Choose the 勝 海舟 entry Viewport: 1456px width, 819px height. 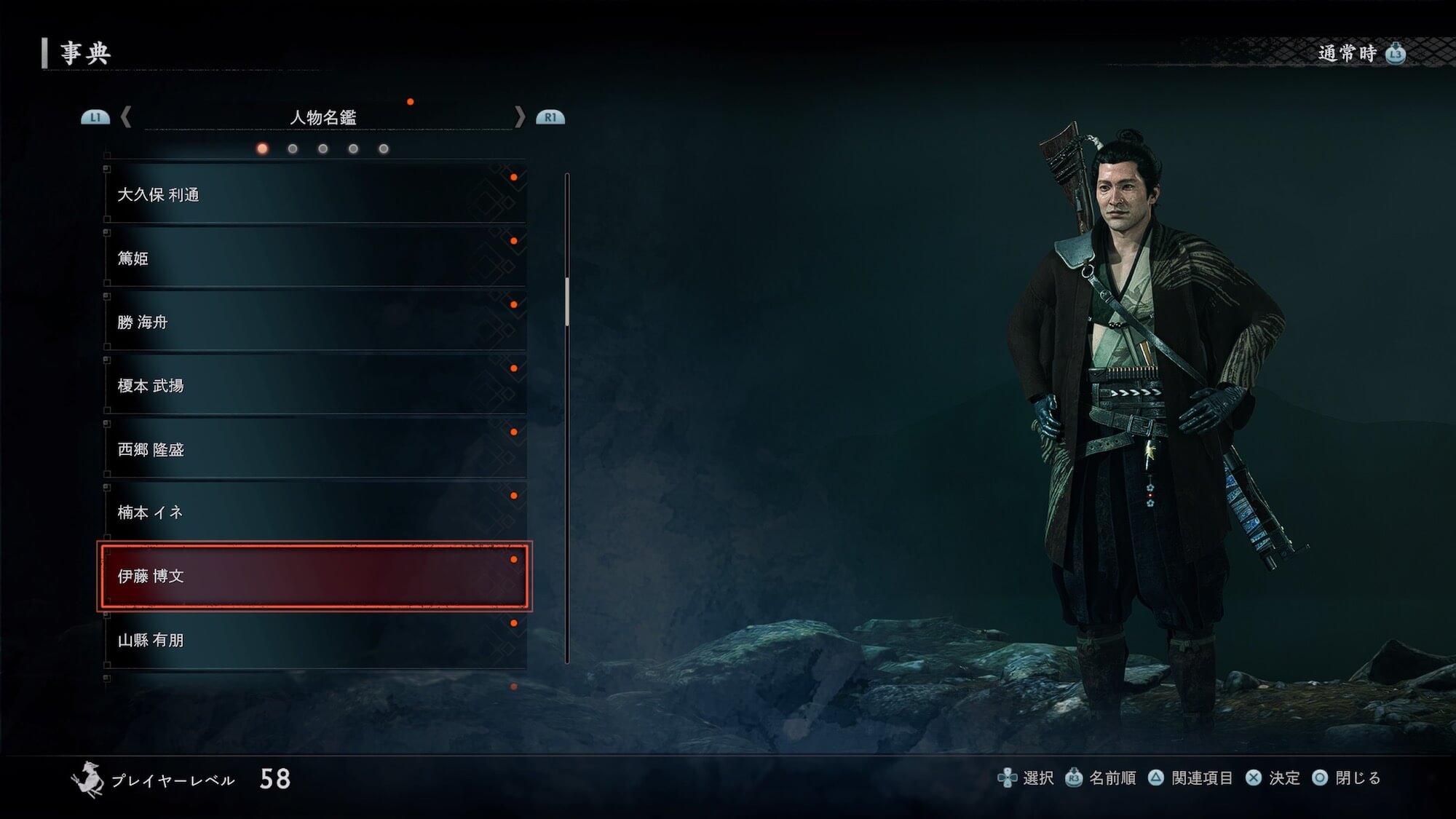[314, 322]
